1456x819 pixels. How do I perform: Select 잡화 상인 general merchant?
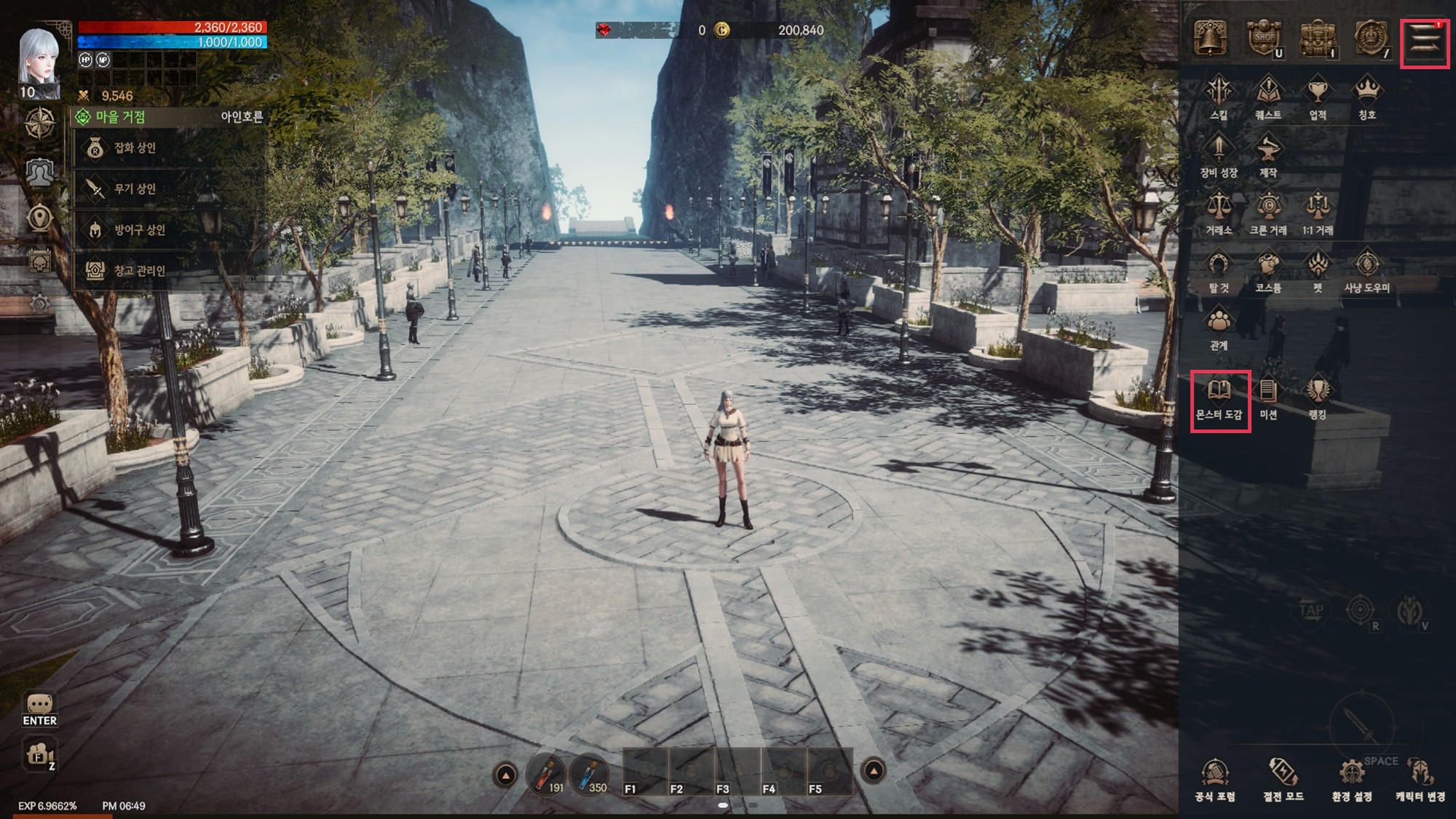135,148
